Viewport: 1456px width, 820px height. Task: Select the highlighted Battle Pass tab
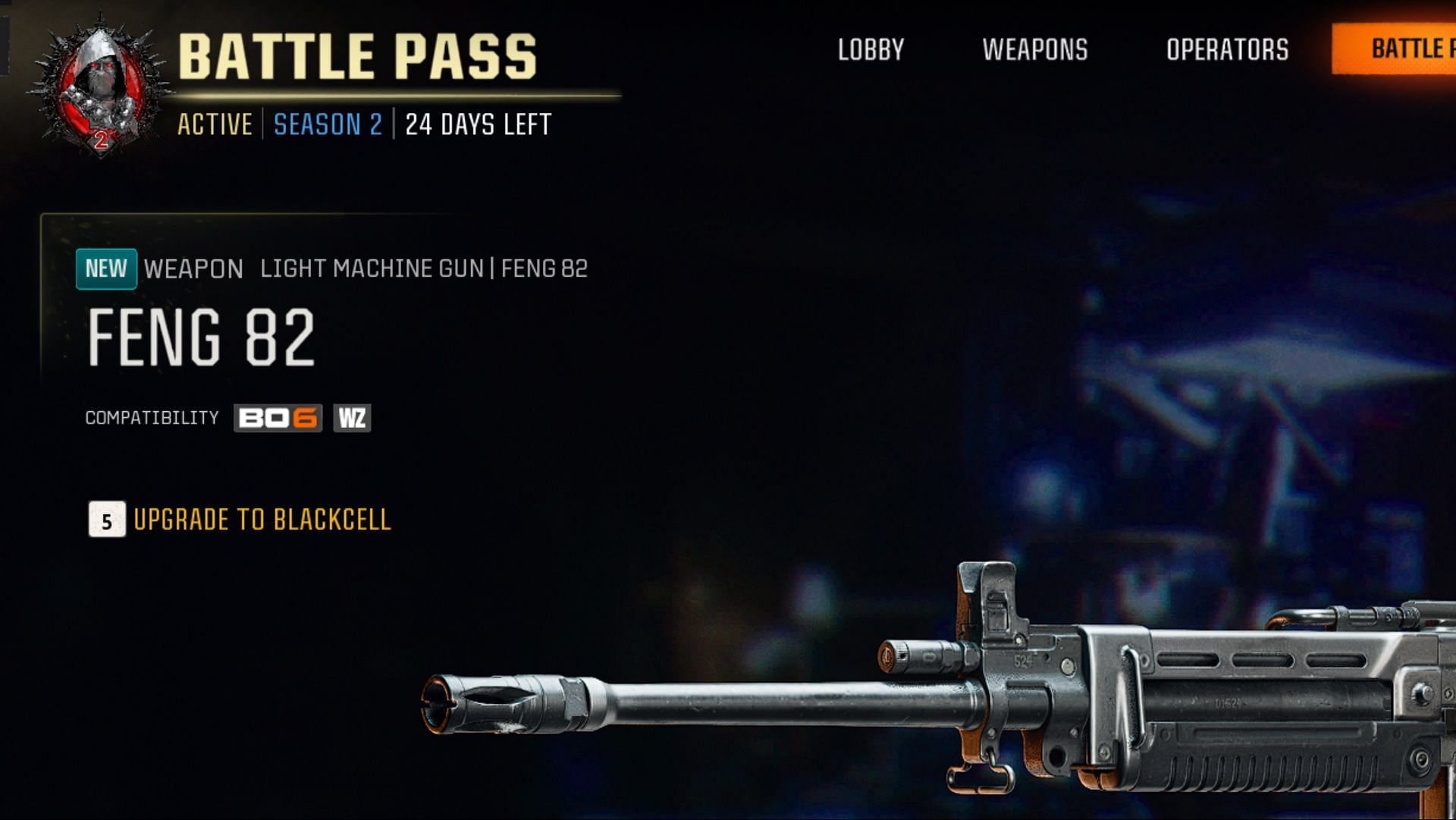1403,49
